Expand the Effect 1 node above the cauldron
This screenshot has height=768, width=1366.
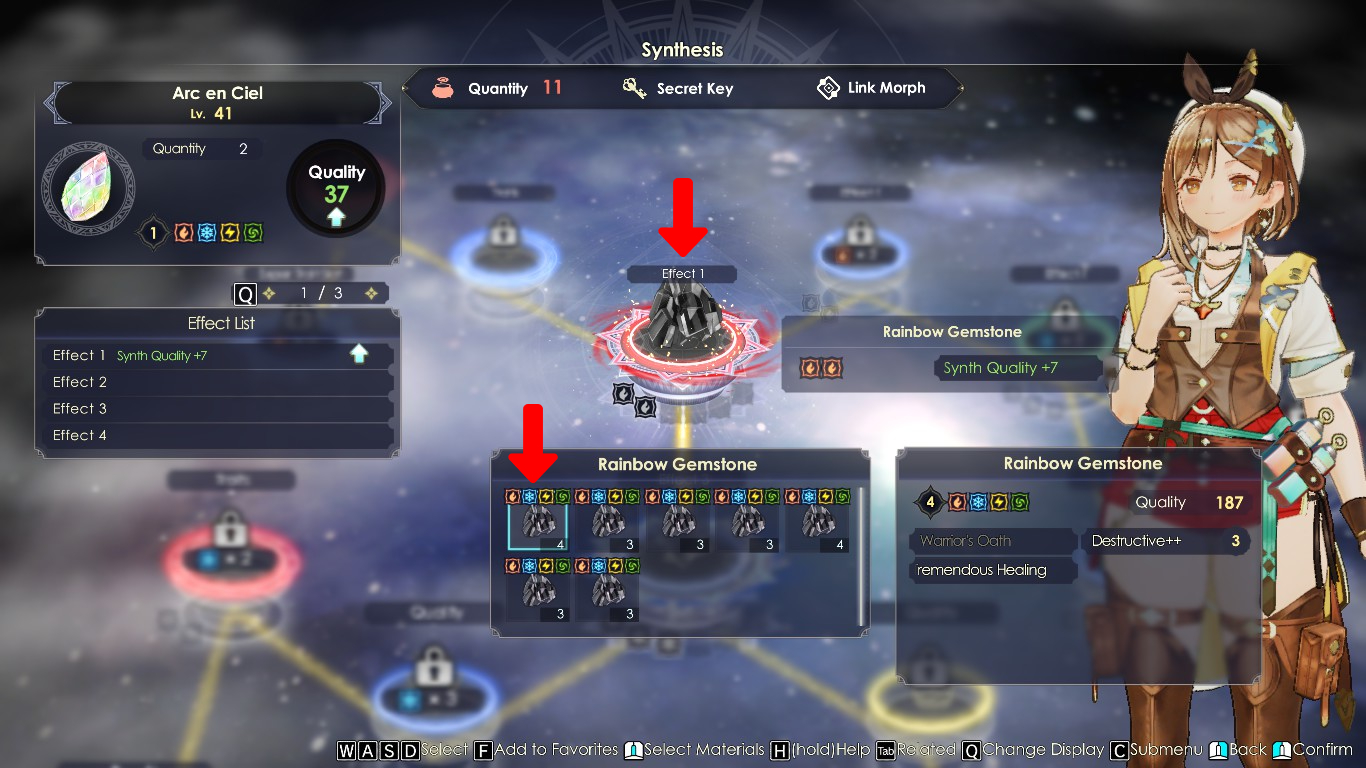(x=681, y=273)
